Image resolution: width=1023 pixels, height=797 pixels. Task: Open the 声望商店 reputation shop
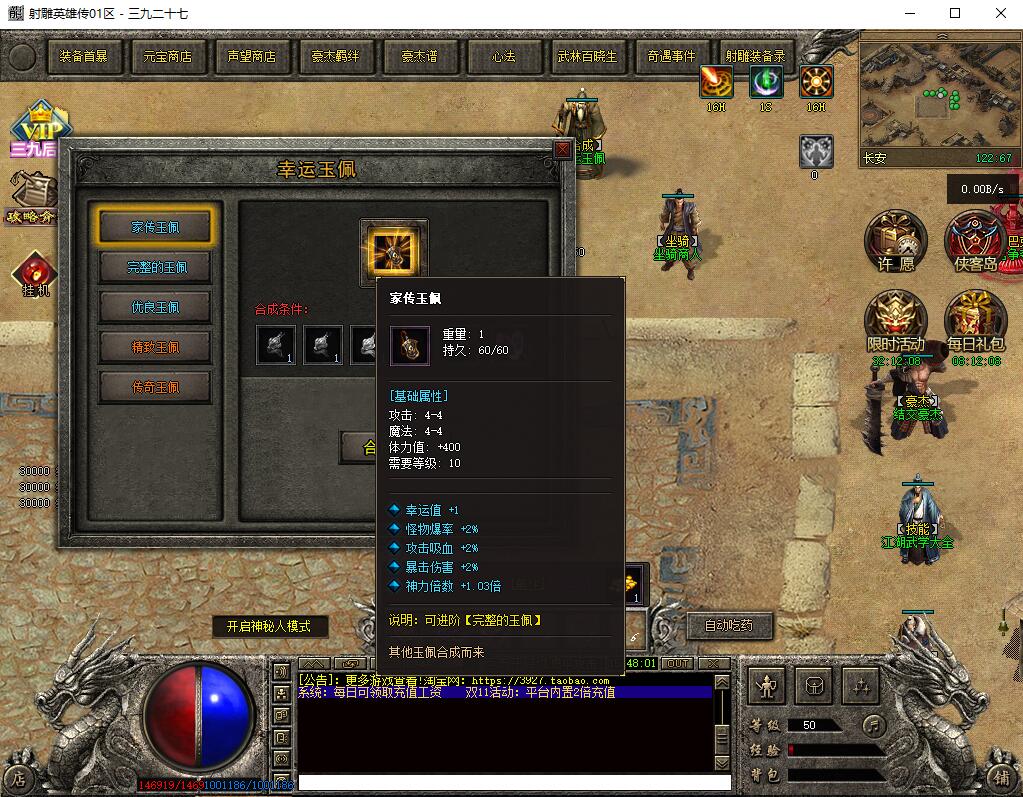(251, 57)
